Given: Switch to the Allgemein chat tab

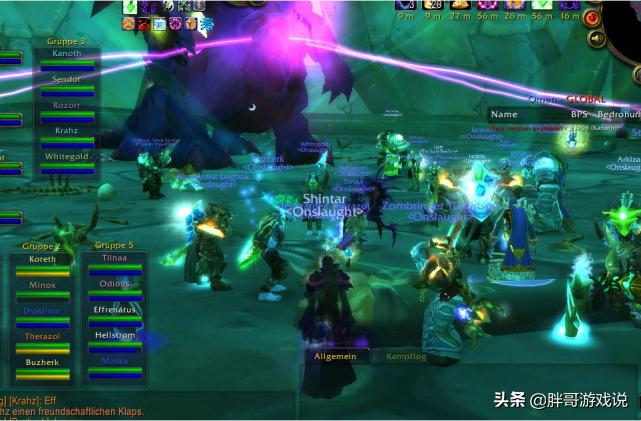Looking at the screenshot, I should (x=336, y=356).
